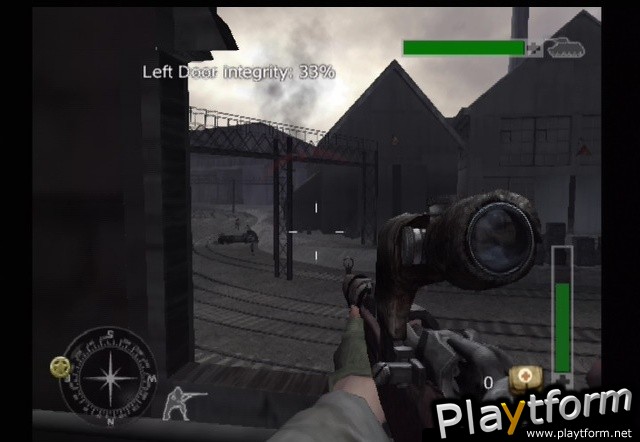Click the compass in the HUD
This screenshot has width=640, height=442.
click(x=107, y=379)
